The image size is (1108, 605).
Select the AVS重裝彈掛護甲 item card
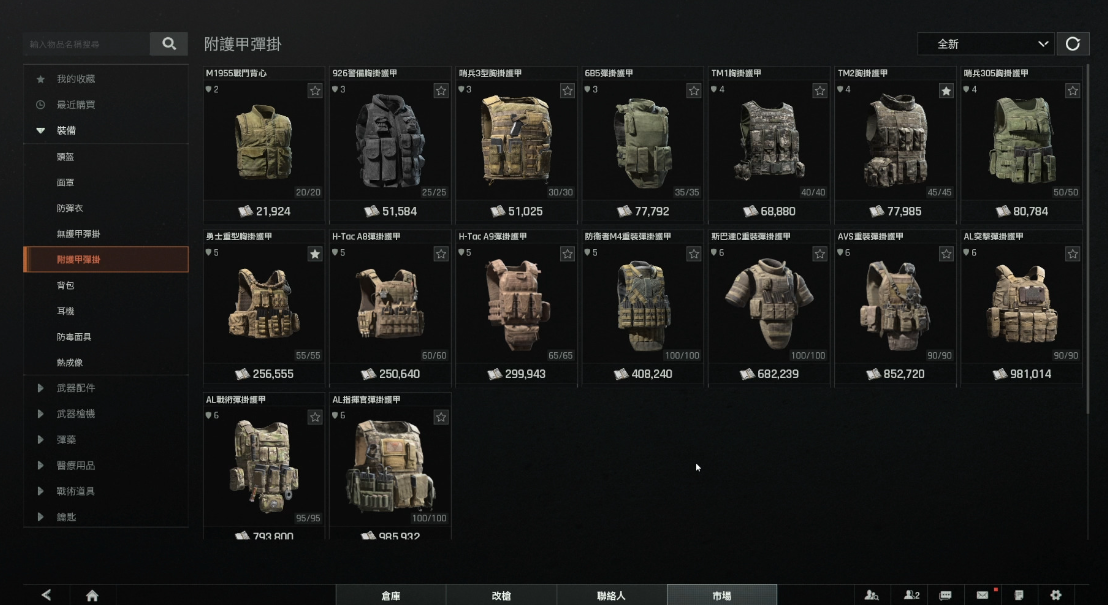pos(895,305)
